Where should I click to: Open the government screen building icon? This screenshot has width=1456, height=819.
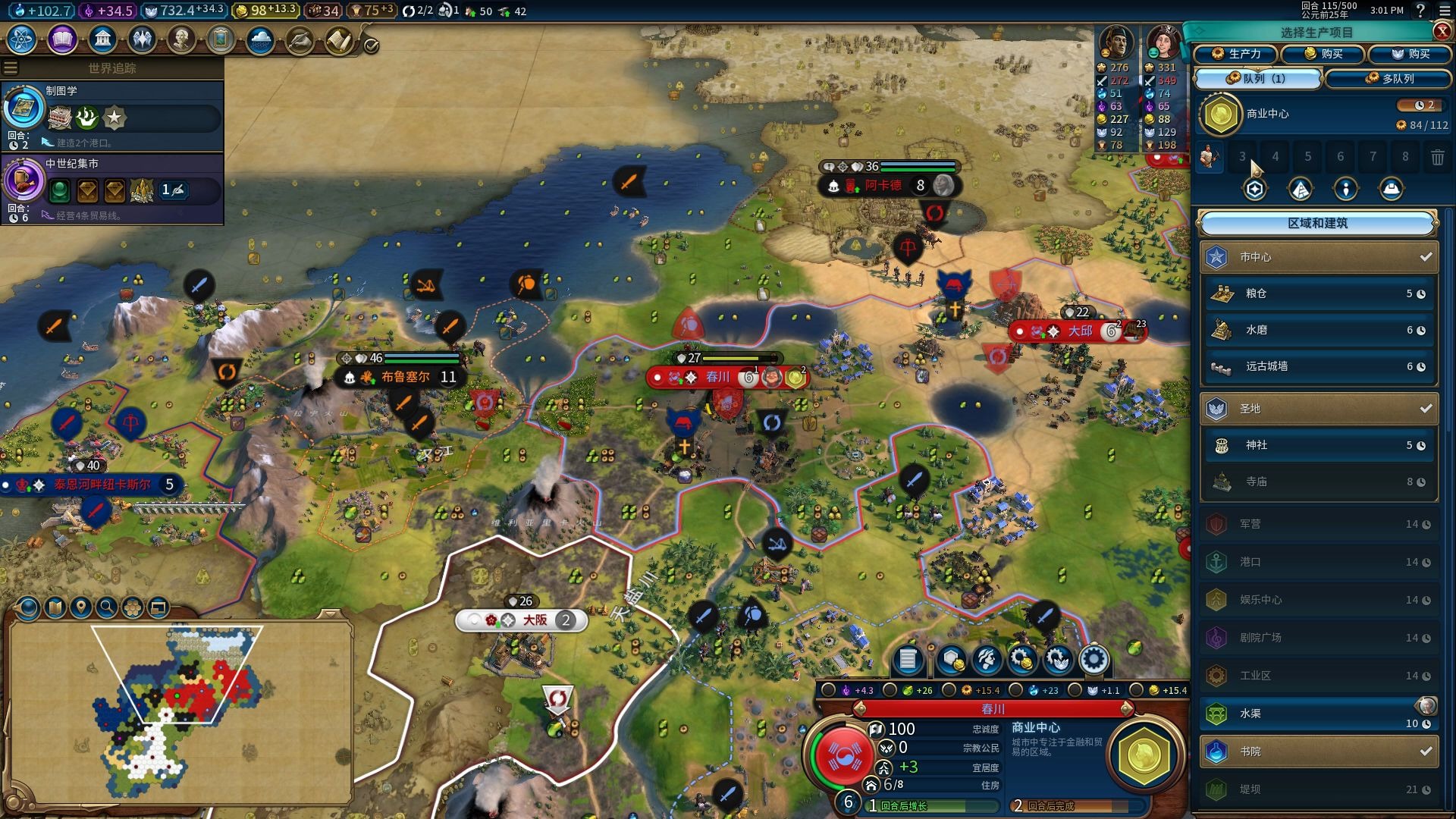tap(102, 39)
